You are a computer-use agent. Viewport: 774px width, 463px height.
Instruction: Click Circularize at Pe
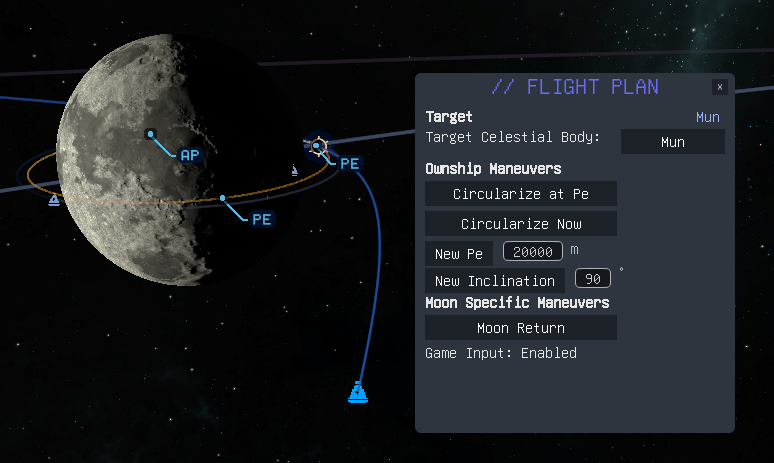520,194
